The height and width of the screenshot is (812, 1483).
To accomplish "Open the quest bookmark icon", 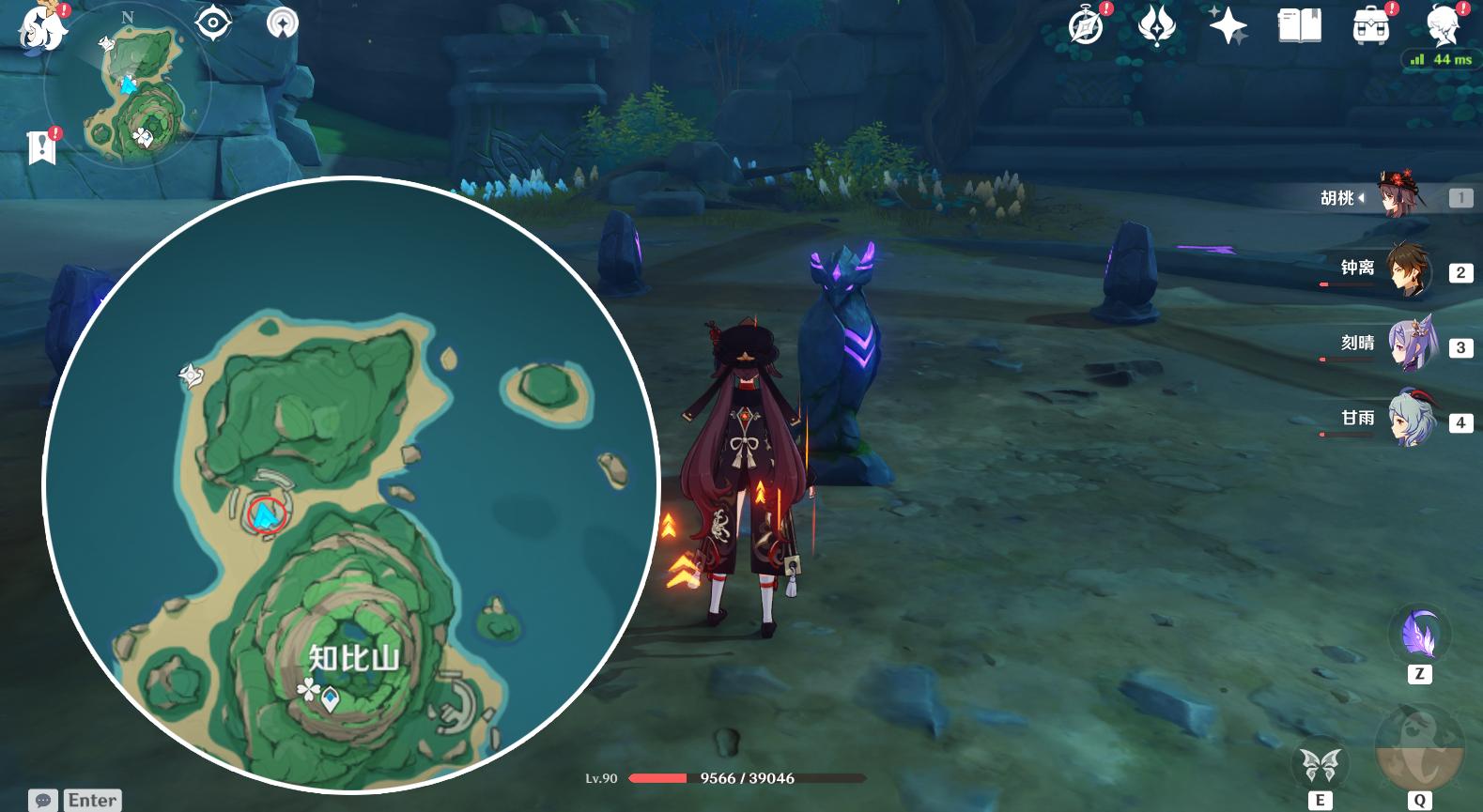I will pyautogui.click(x=42, y=146).
